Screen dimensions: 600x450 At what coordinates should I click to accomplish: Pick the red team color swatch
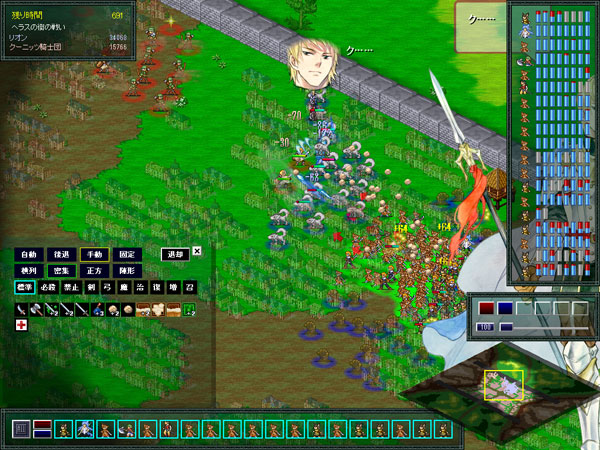tap(485, 308)
